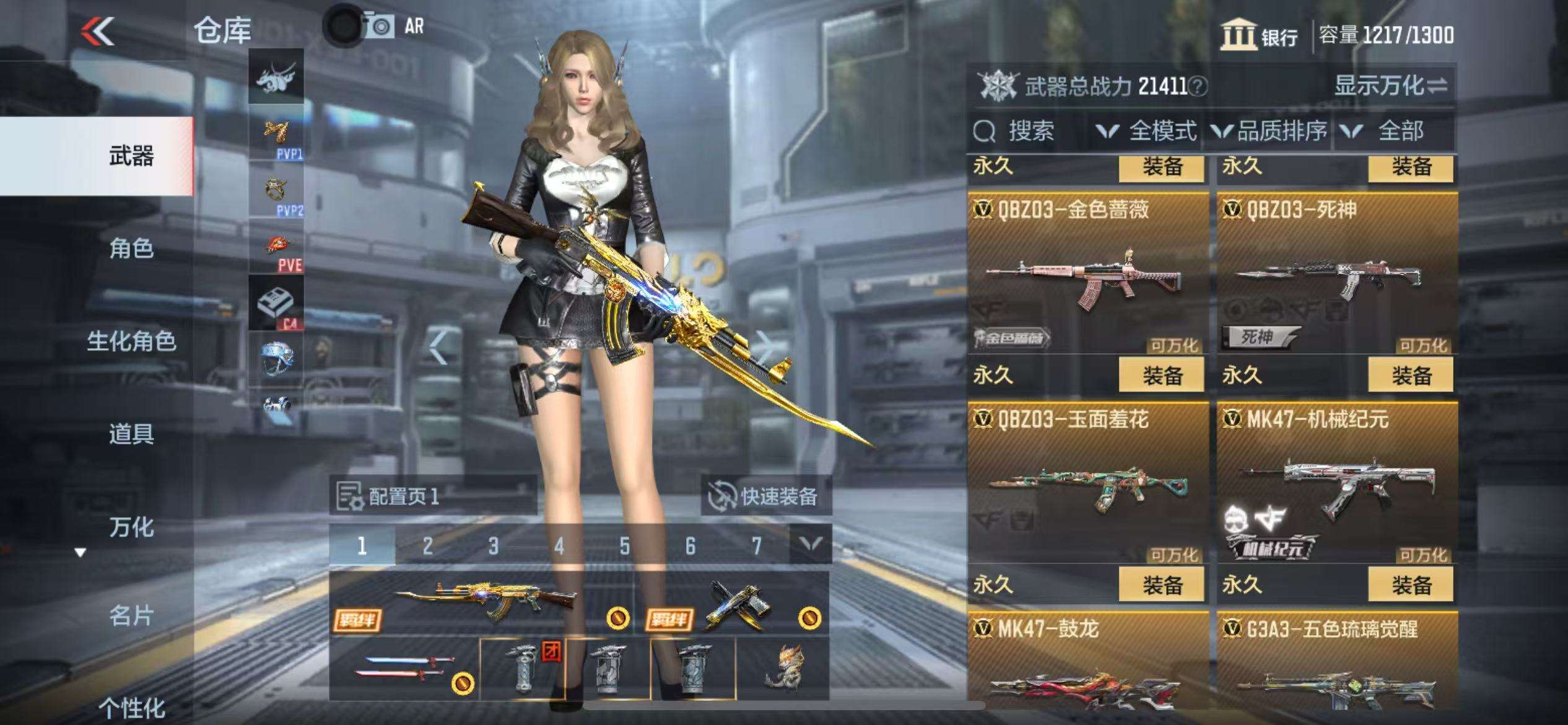Switch to loadout slot tab 3
Viewport: 1568px width, 725px height.
(x=493, y=546)
